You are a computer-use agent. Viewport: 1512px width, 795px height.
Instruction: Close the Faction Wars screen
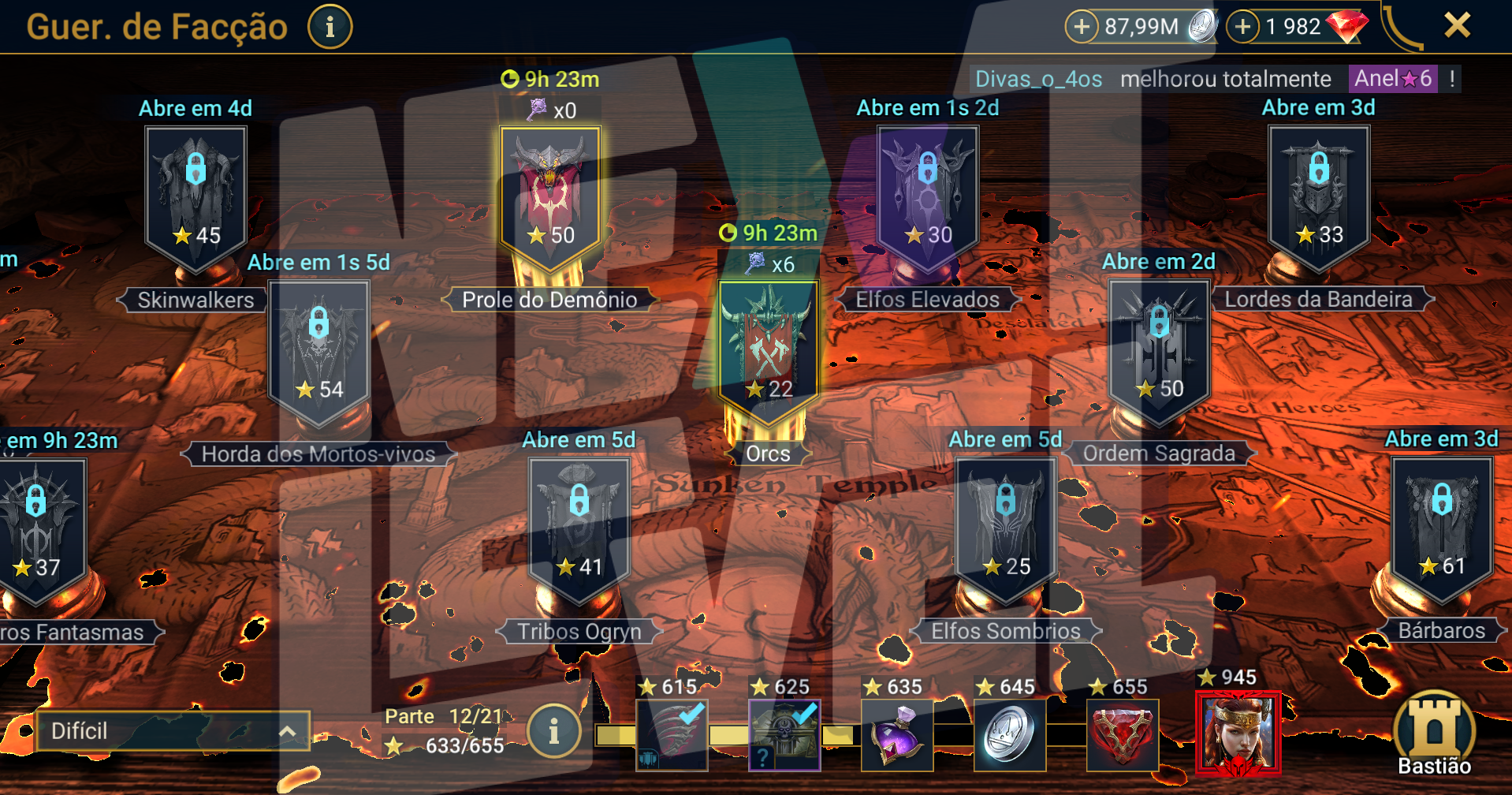pyautogui.click(x=1457, y=26)
